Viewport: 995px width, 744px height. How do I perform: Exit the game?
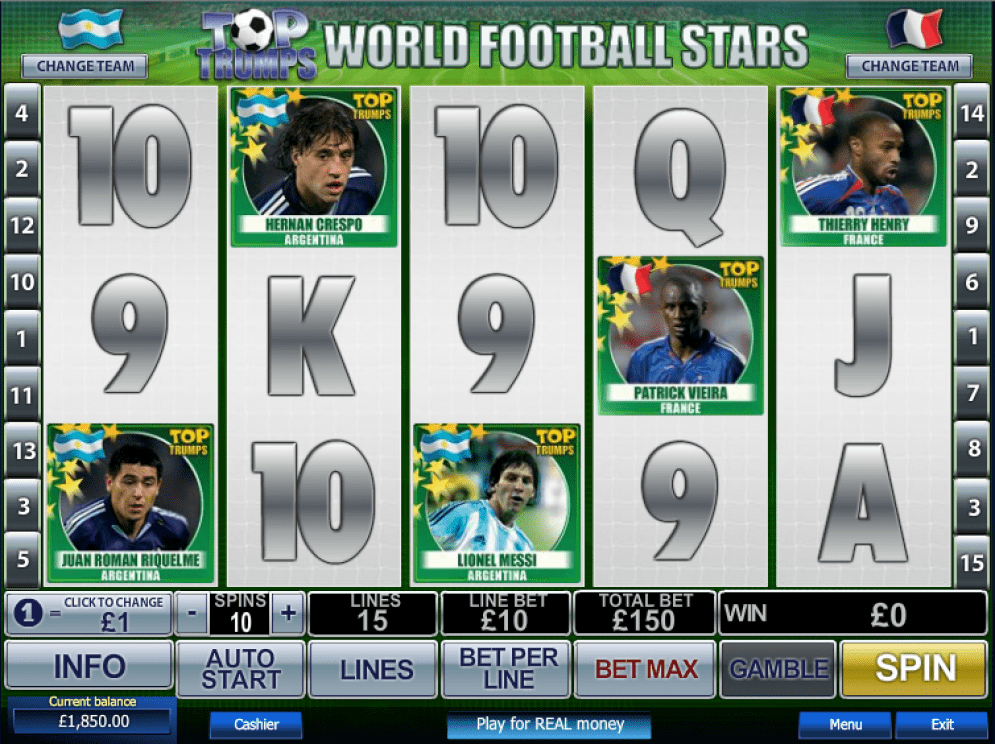[941, 724]
